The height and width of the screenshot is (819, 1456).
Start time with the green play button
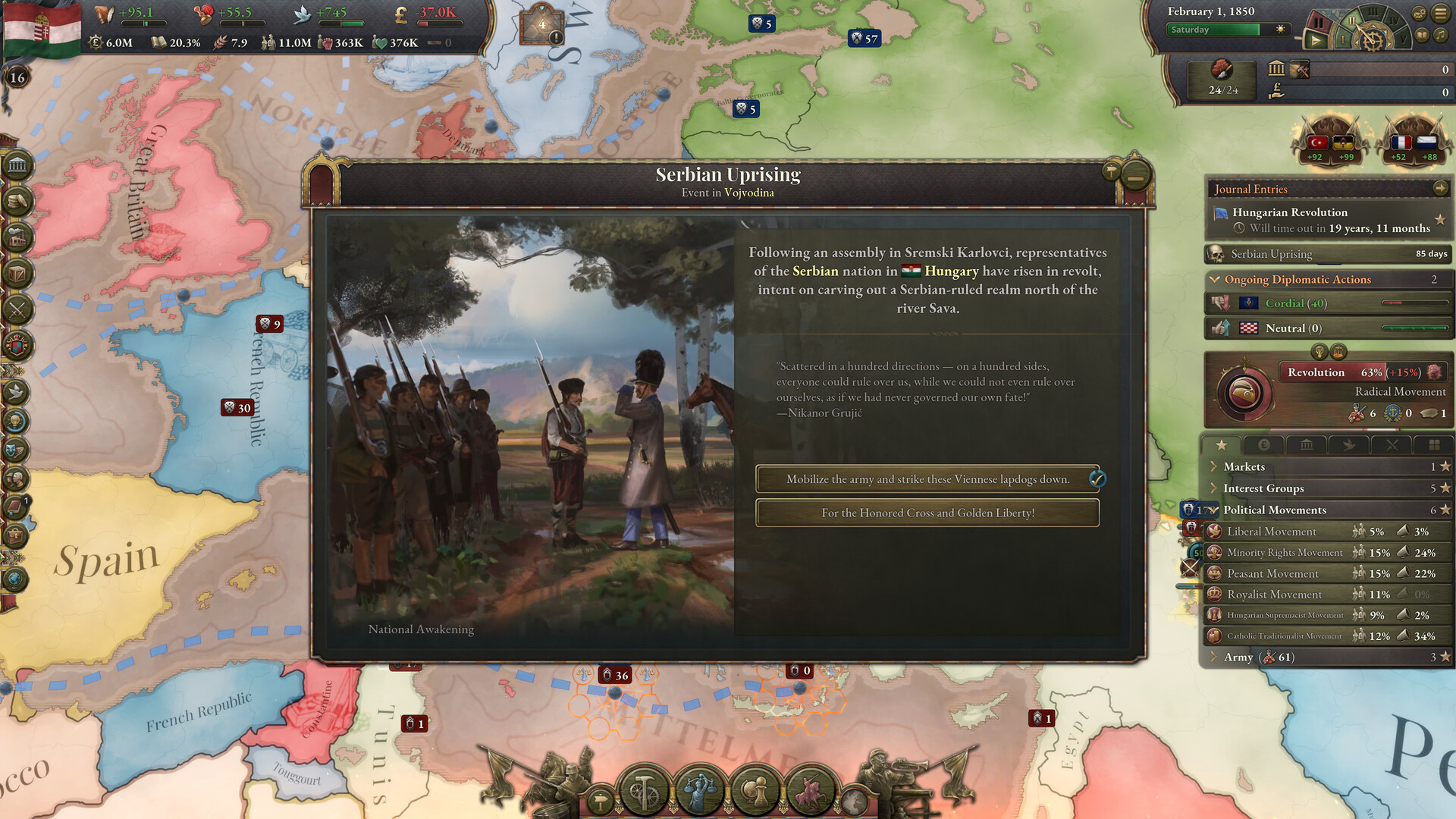click(x=1316, y=40)
